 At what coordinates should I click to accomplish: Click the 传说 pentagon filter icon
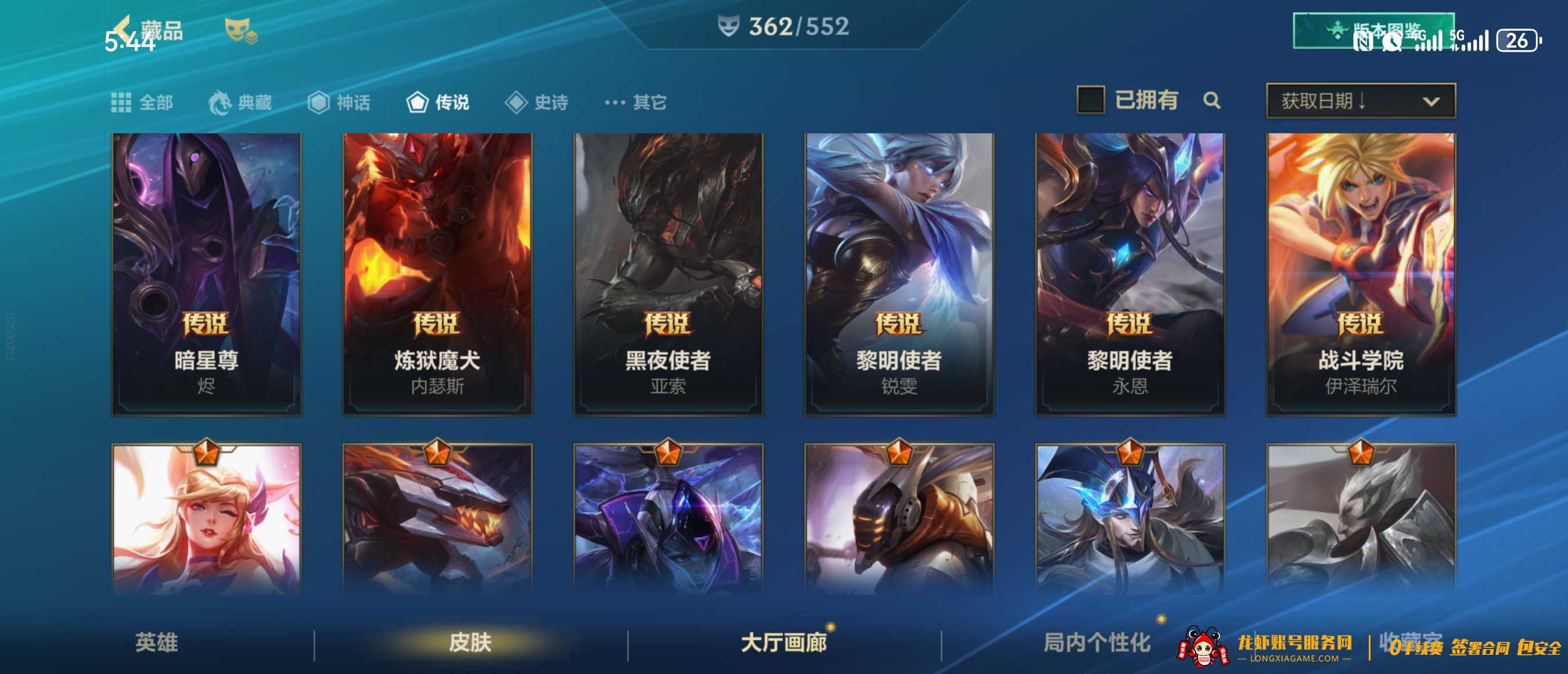click(x=417, y=102)
